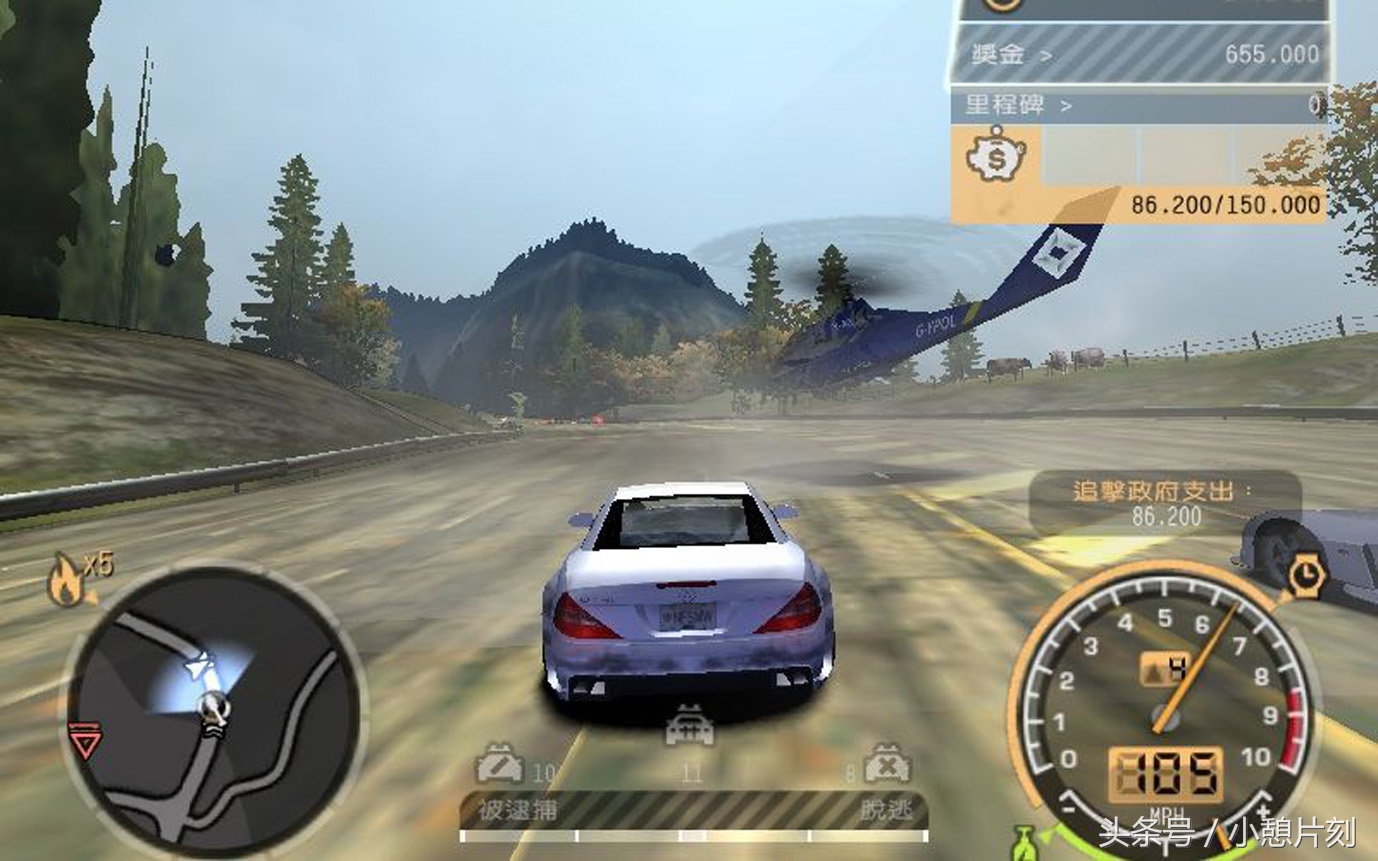Click the red triangle marker beside minimap
Screen dimensions: 1378x861
coord(84,742)
